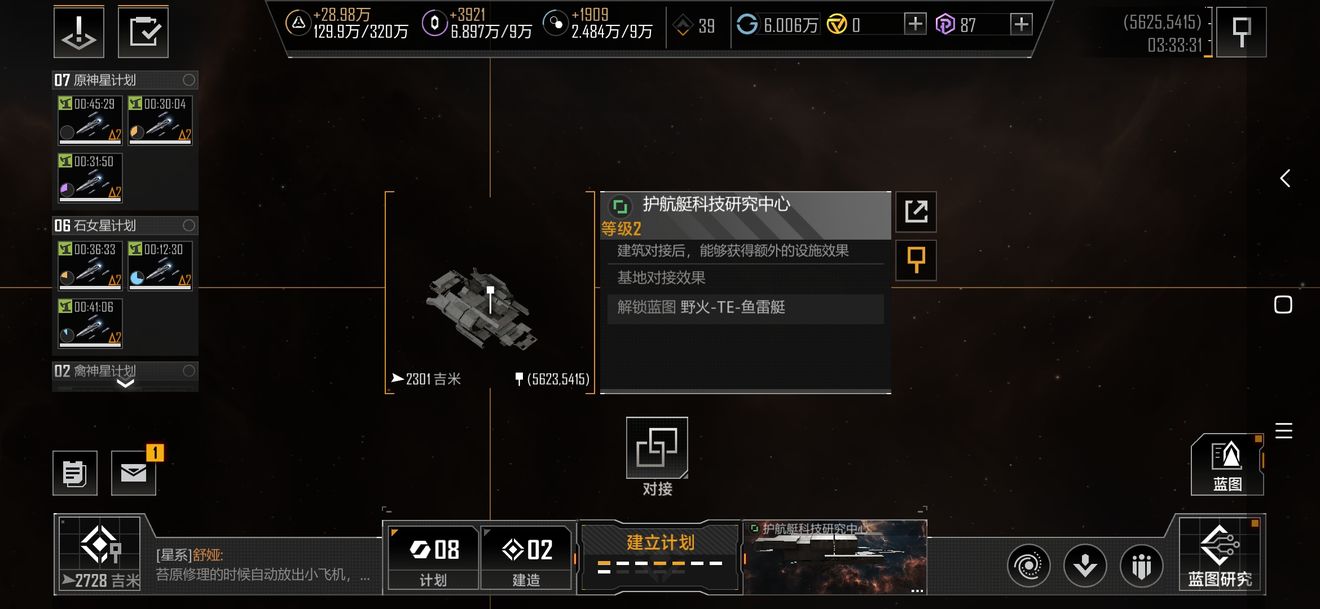Add more of the yellow currency
Viewport: 1320px width, 609px height.
point(915,25)
